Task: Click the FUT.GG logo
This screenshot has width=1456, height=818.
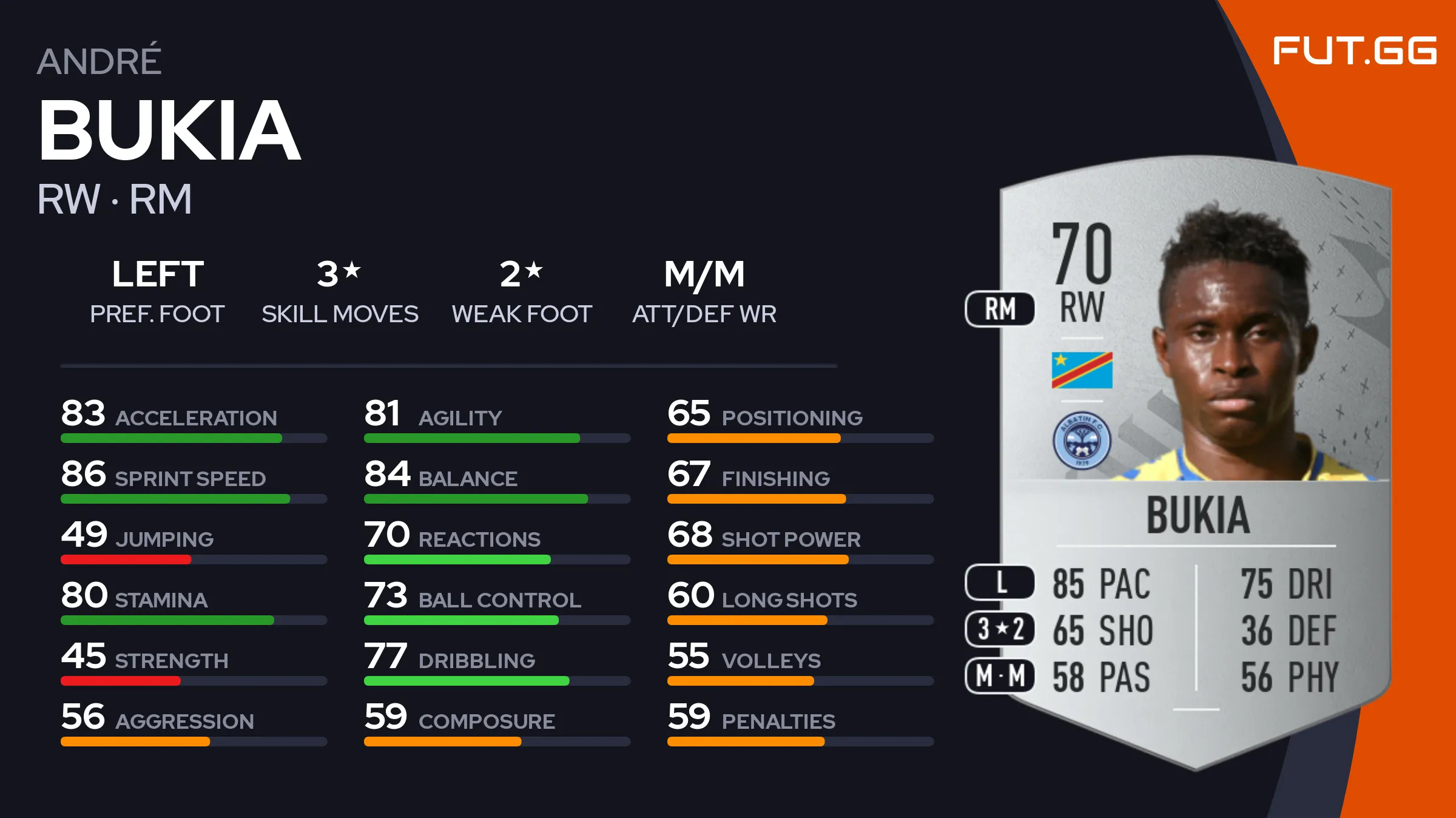Action: pos(1354,50)
